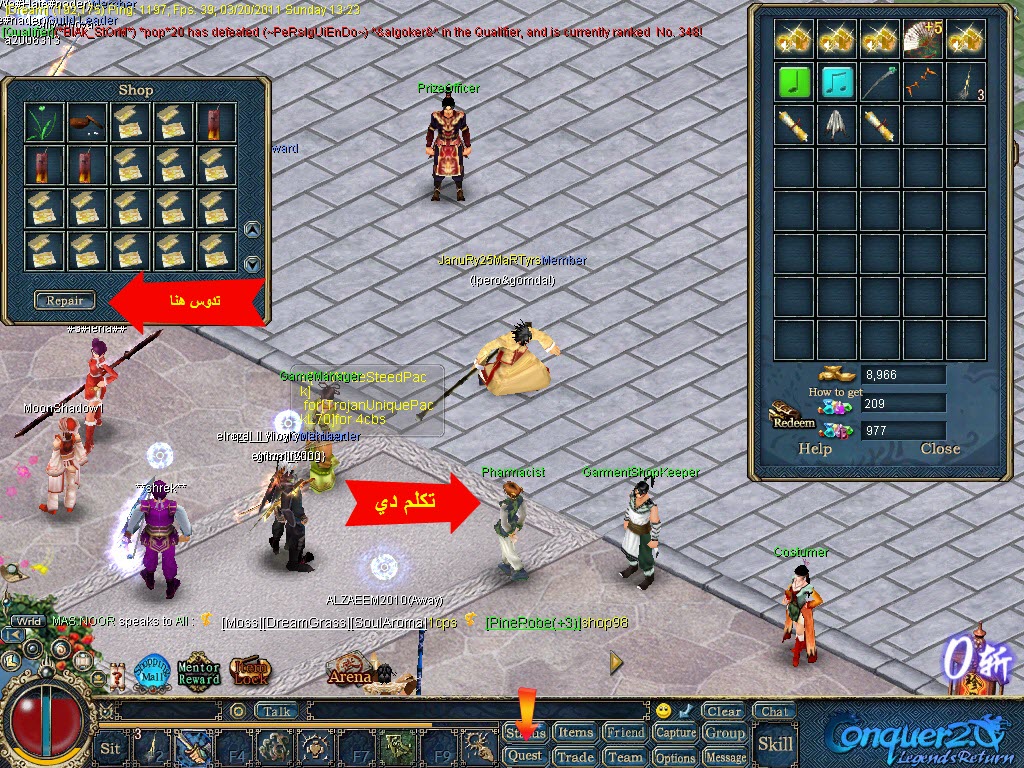This screenshot has height=768, width=1024.
Task: Clear the chat log
Action: tap(723, 712)
